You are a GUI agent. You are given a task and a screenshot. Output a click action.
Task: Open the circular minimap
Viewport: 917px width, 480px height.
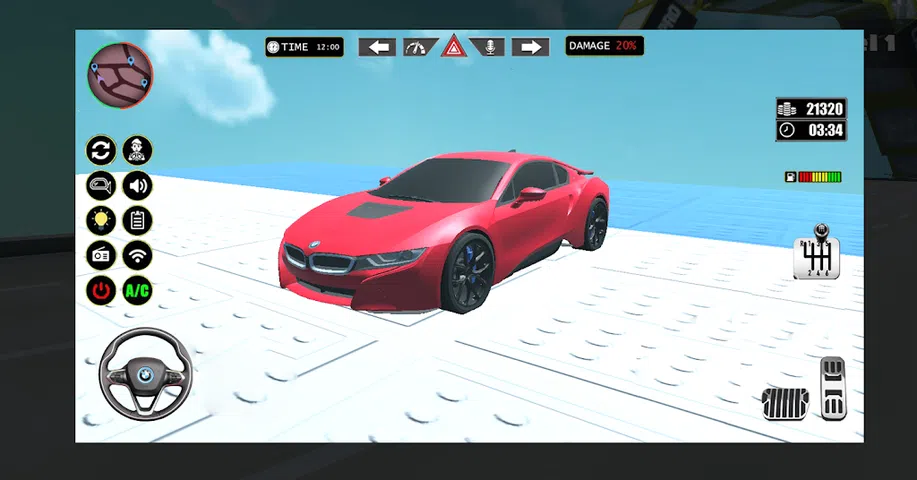pos(120,76)
